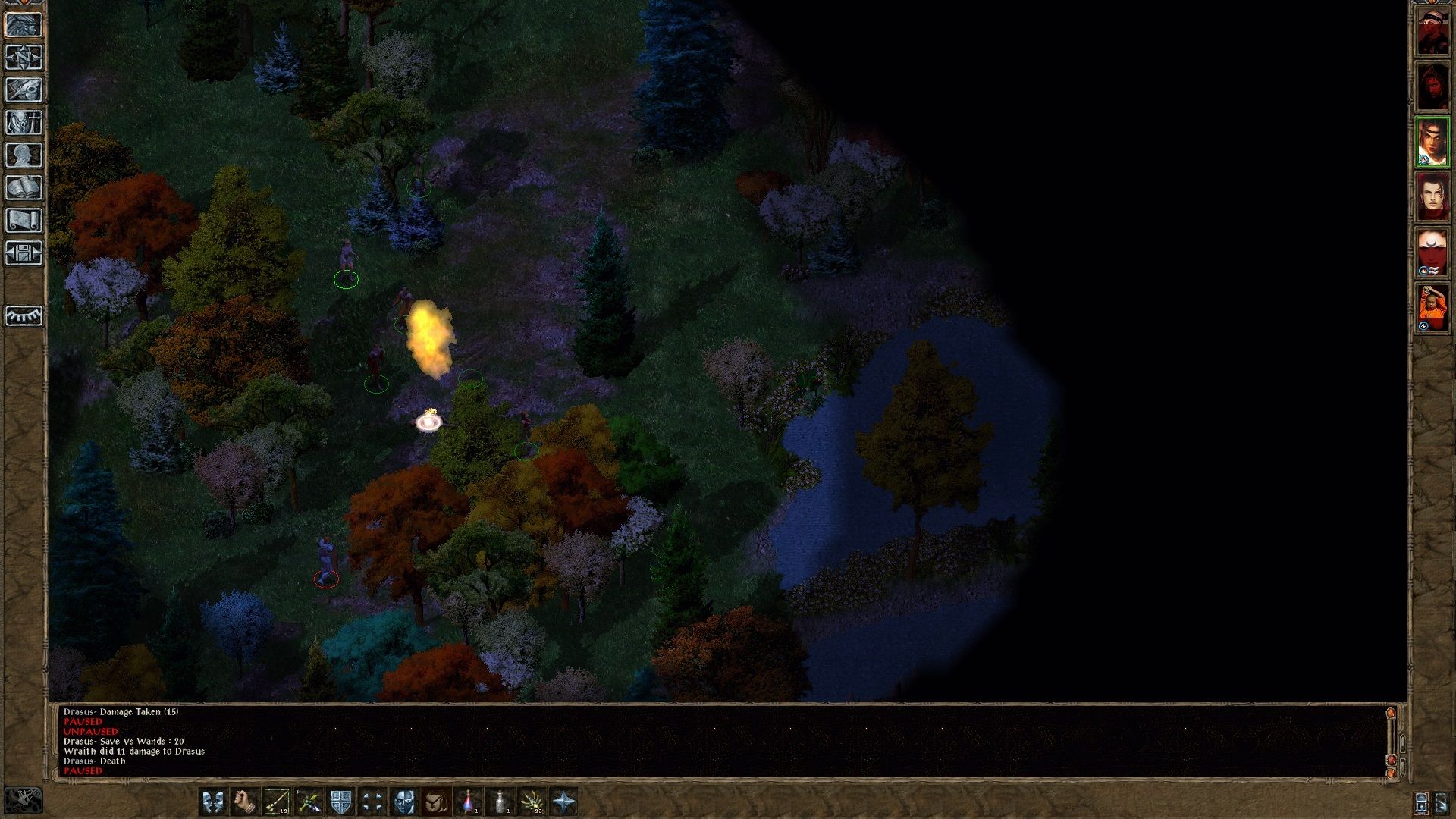Image resolution: width=1456 pixels, height=819 pixels.
Task: Use the red and blue potion quick item
Action: (469, 802)
